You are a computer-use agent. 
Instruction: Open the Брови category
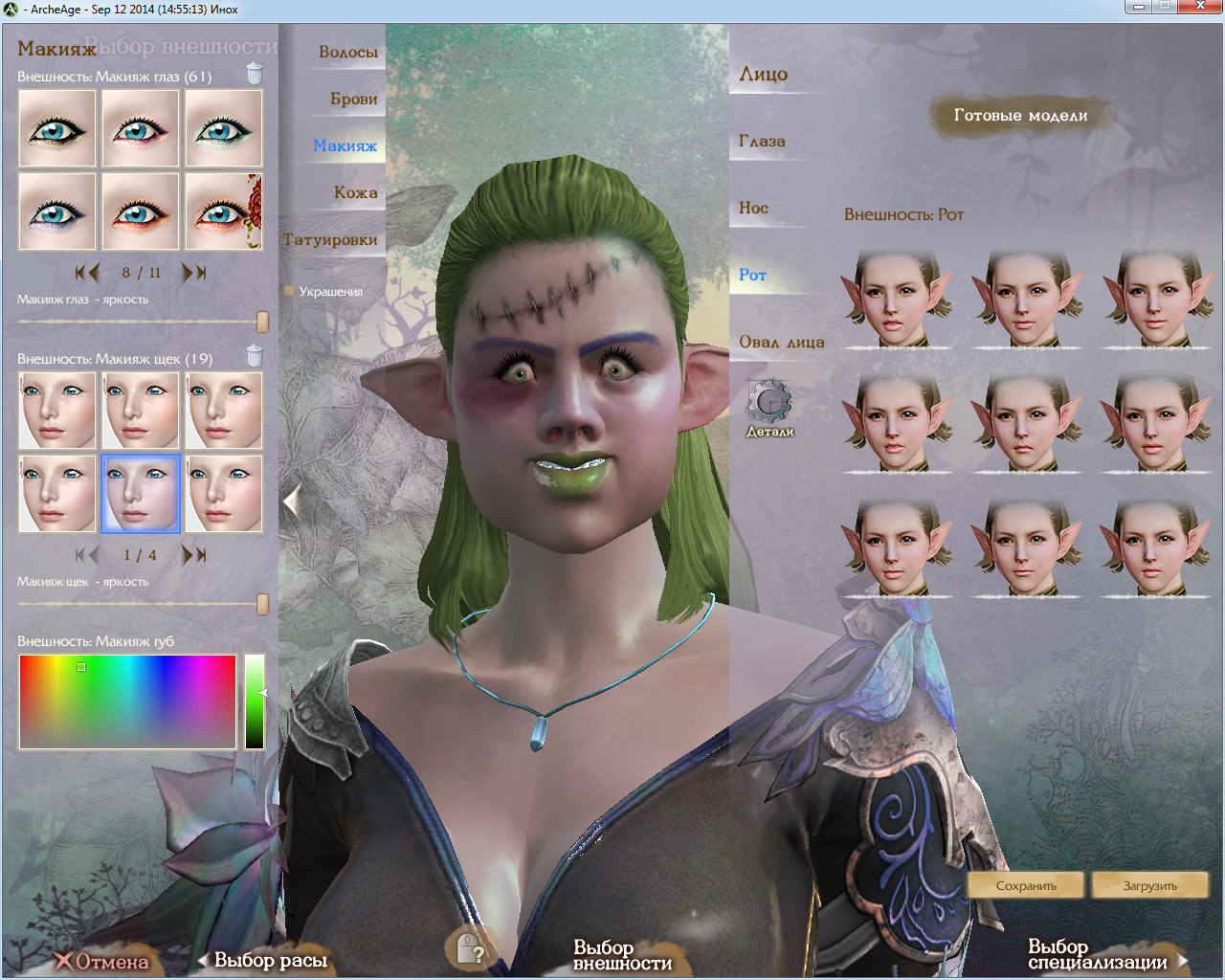pos(353,99)
